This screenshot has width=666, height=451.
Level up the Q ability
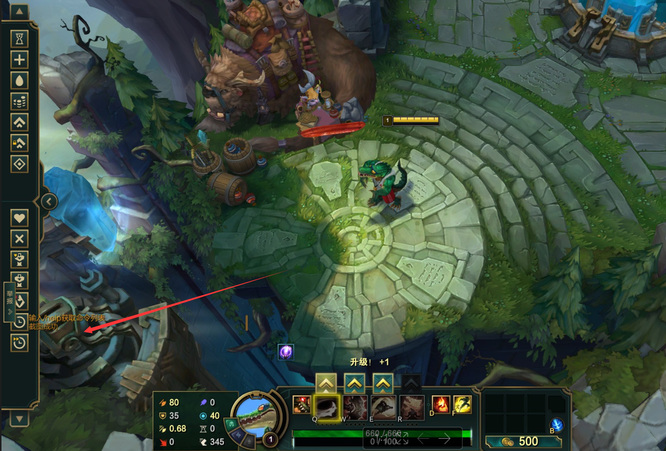[x=327, y=382]
